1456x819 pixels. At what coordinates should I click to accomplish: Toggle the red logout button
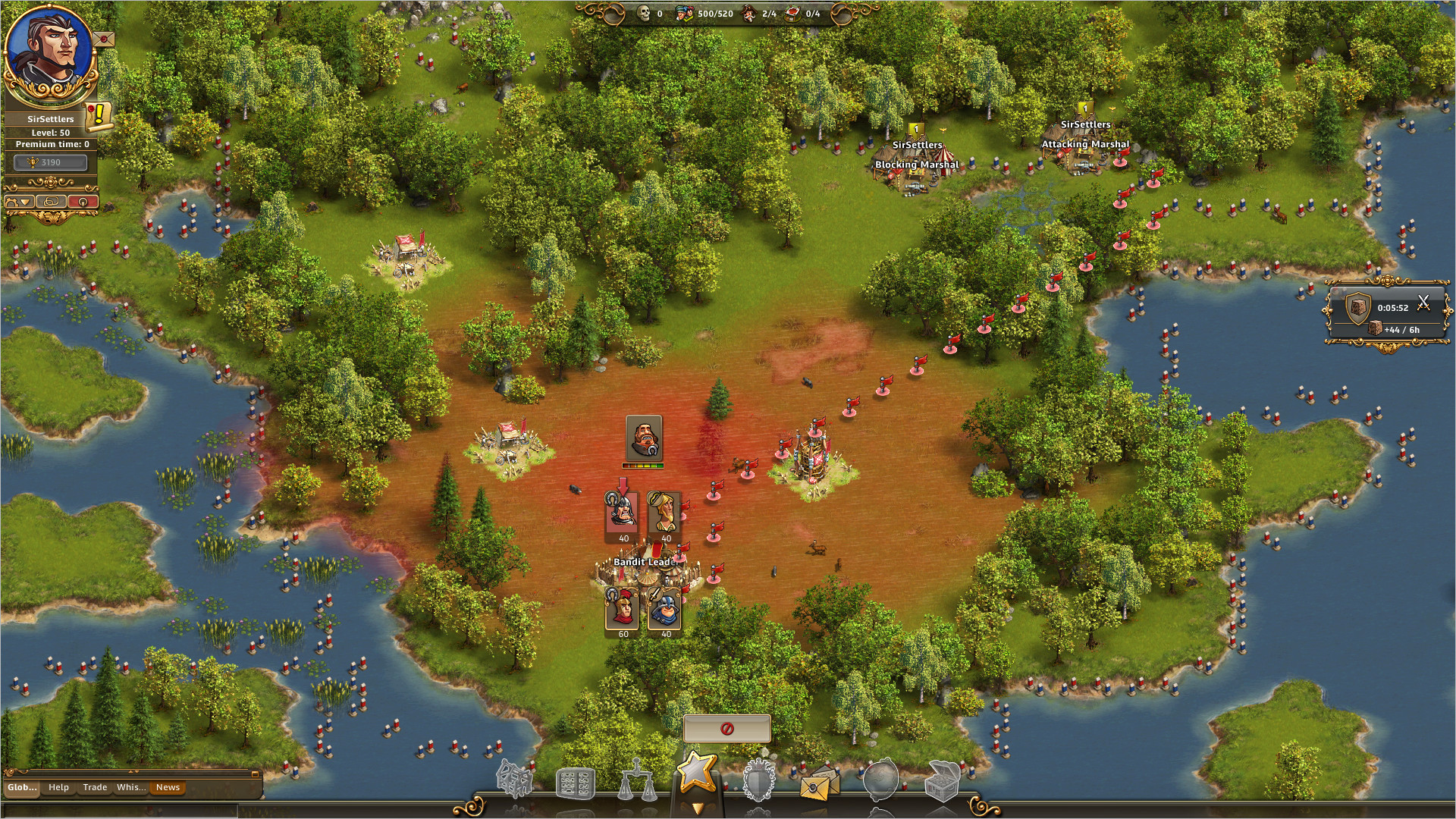[x=81, y=201]
